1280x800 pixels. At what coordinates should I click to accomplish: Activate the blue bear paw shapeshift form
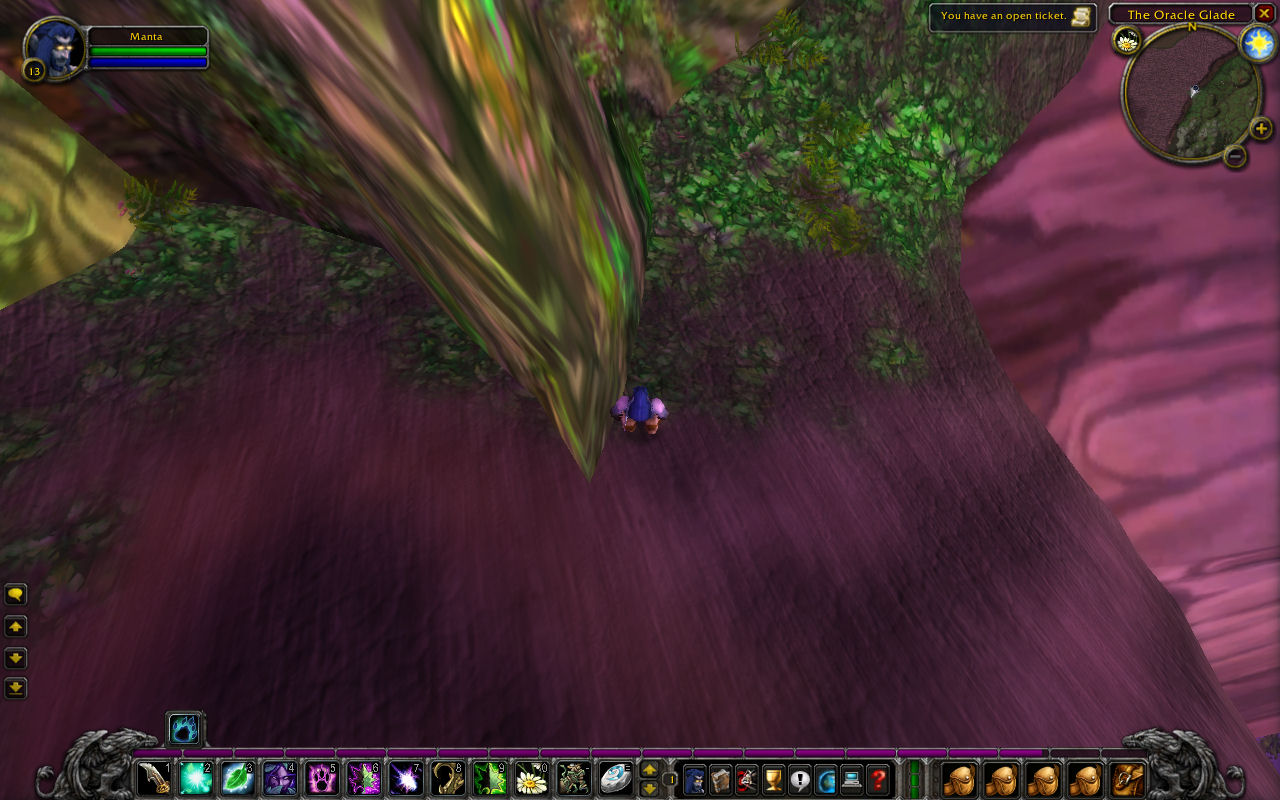pyautogui.click(x=184, y=728)
